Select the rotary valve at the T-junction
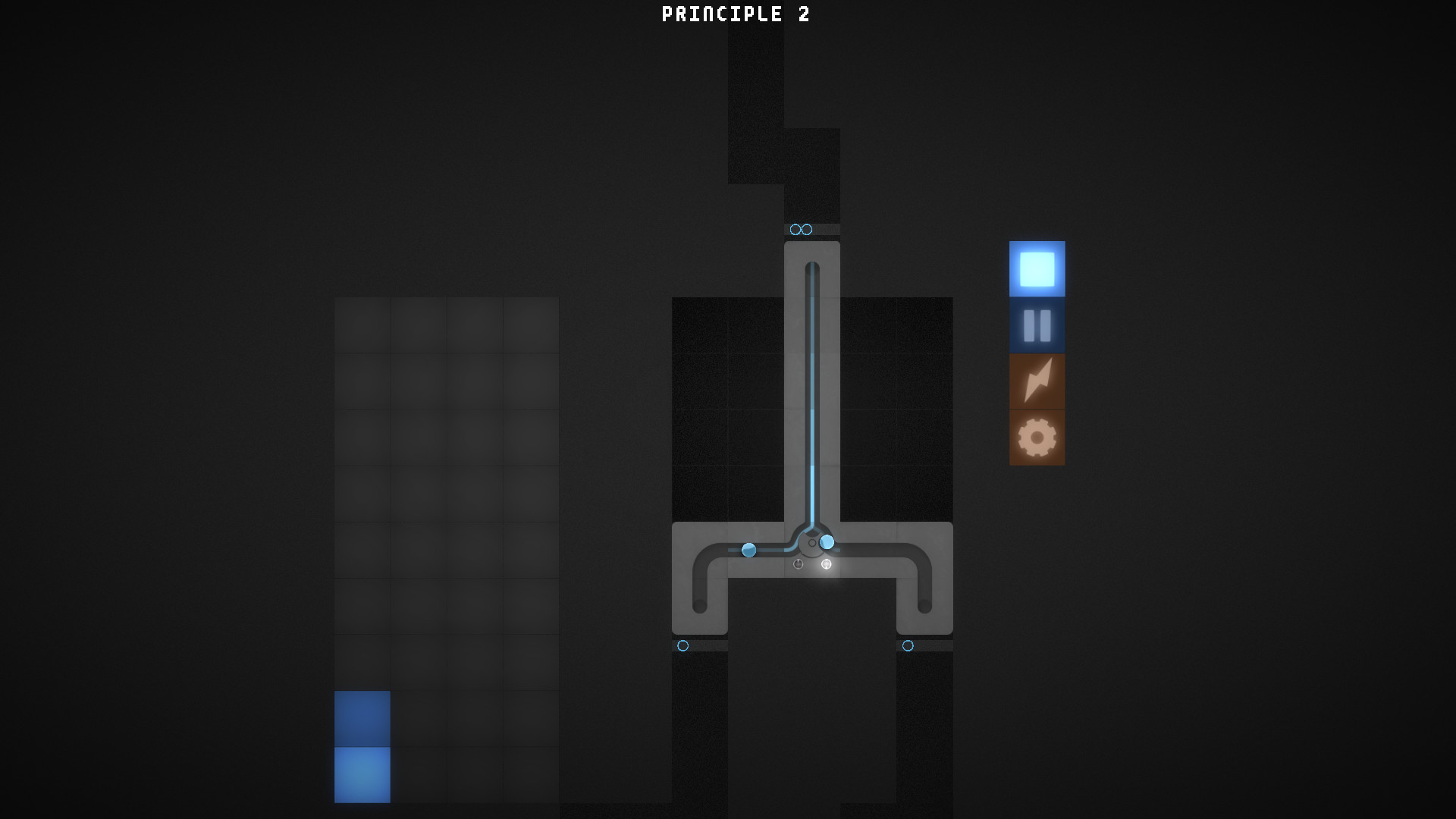Image resolution: width=1456 pixels, height=819 pixels. tap(812, 542)
